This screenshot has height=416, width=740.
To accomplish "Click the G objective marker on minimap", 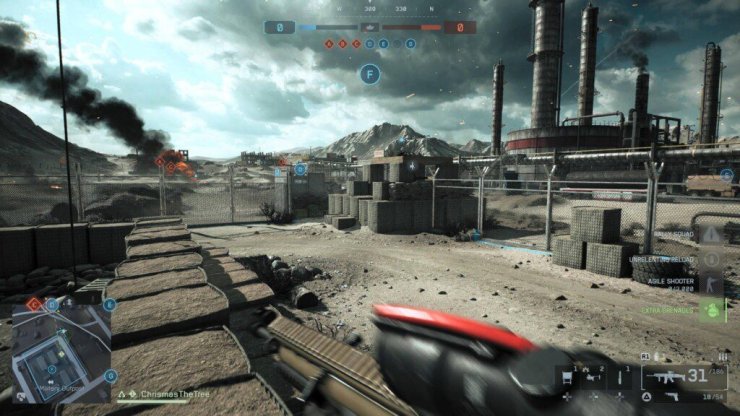I will point(111,376).
